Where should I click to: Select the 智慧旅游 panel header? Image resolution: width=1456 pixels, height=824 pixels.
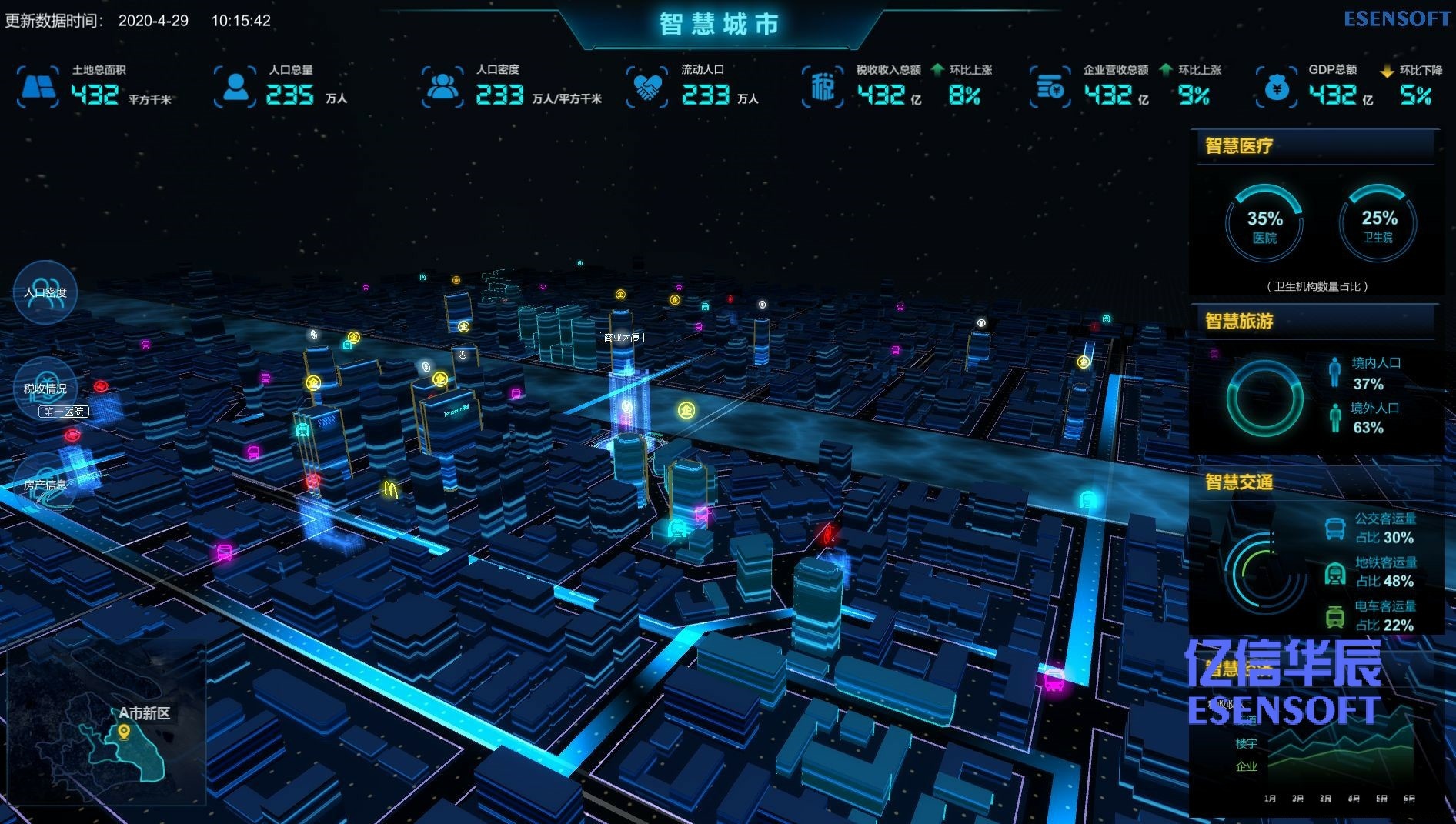pos(1239,321)
